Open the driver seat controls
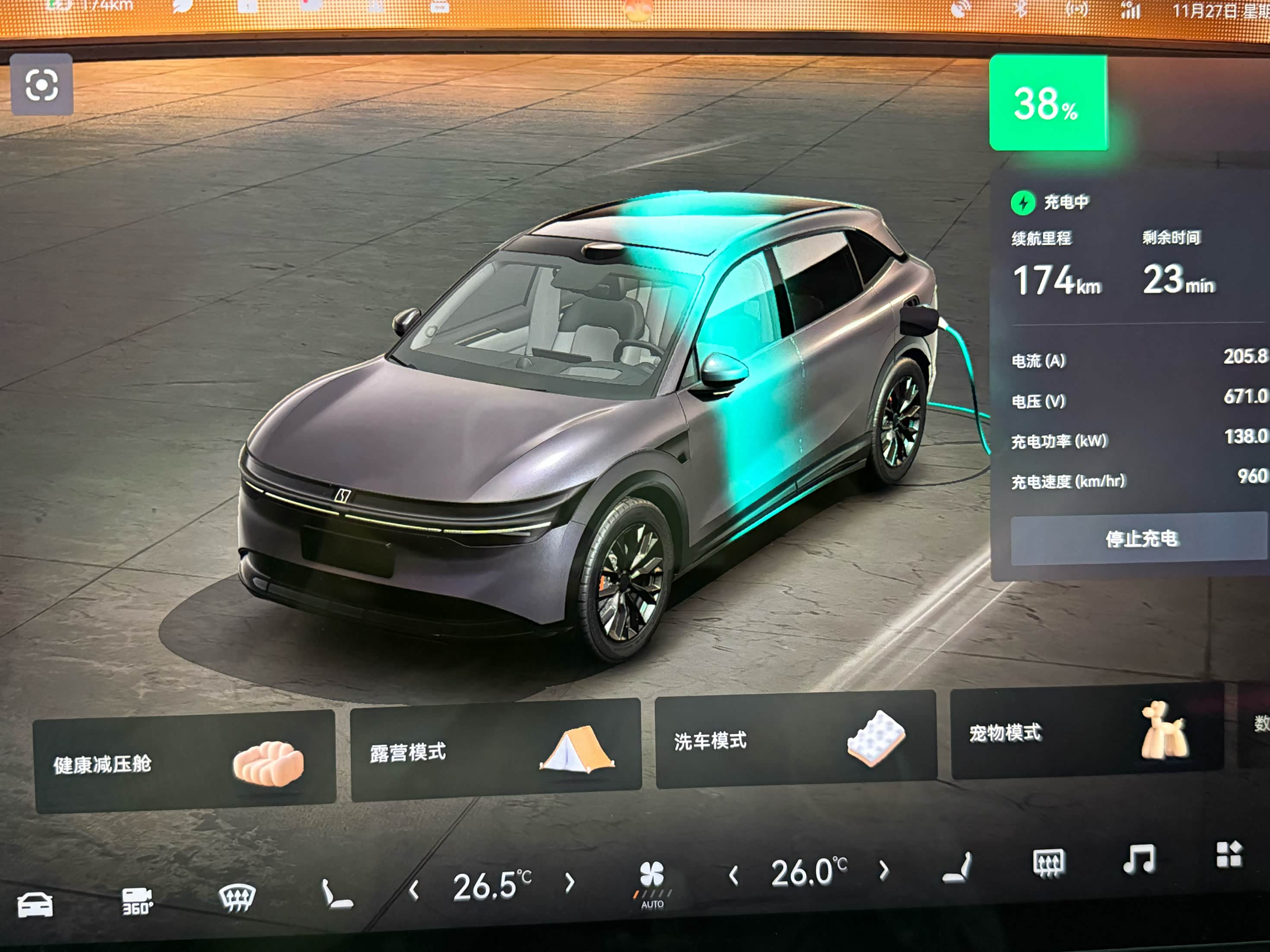The width and height of the screenshot is (1270, 952). pos(337,893)
